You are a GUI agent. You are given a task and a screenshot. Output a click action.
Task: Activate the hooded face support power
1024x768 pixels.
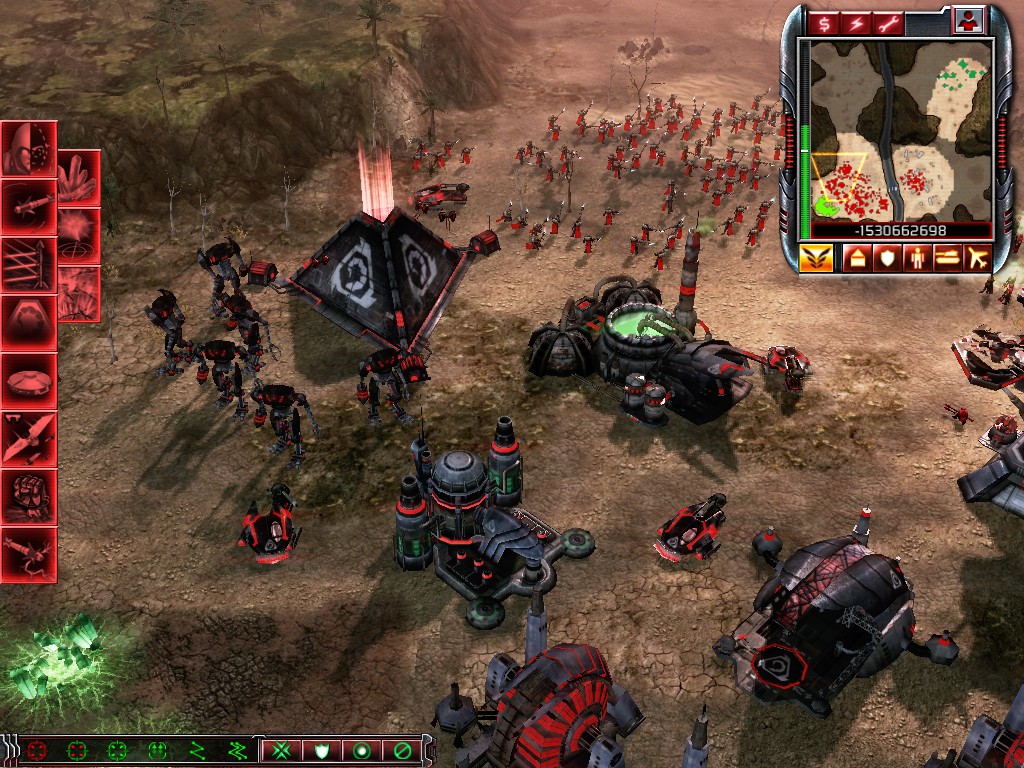(27, 150)
